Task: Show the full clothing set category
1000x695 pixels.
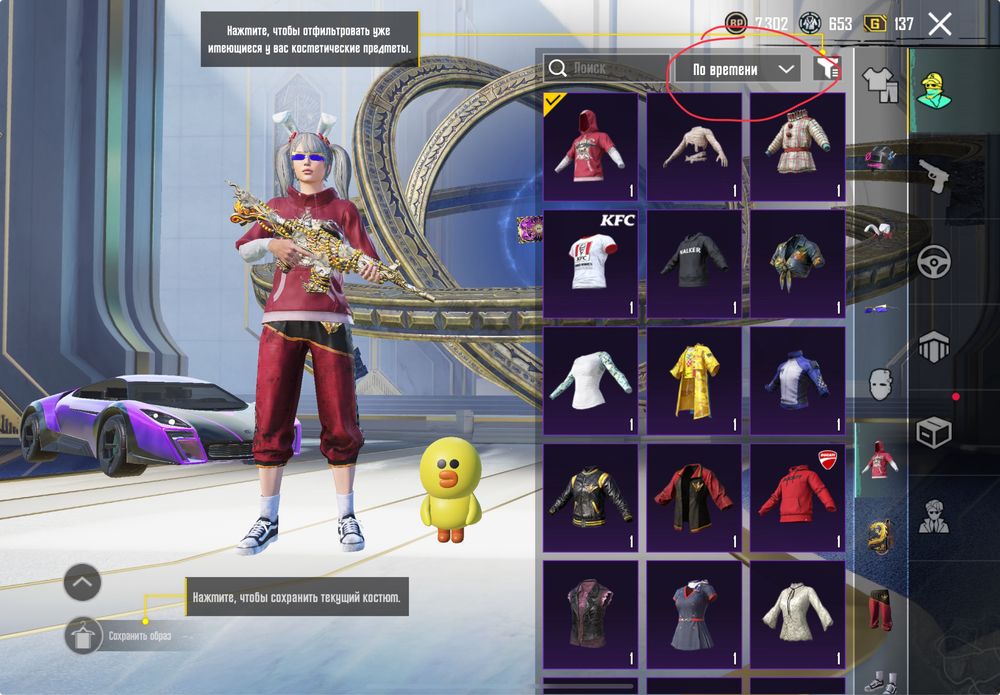Action: 880,84
